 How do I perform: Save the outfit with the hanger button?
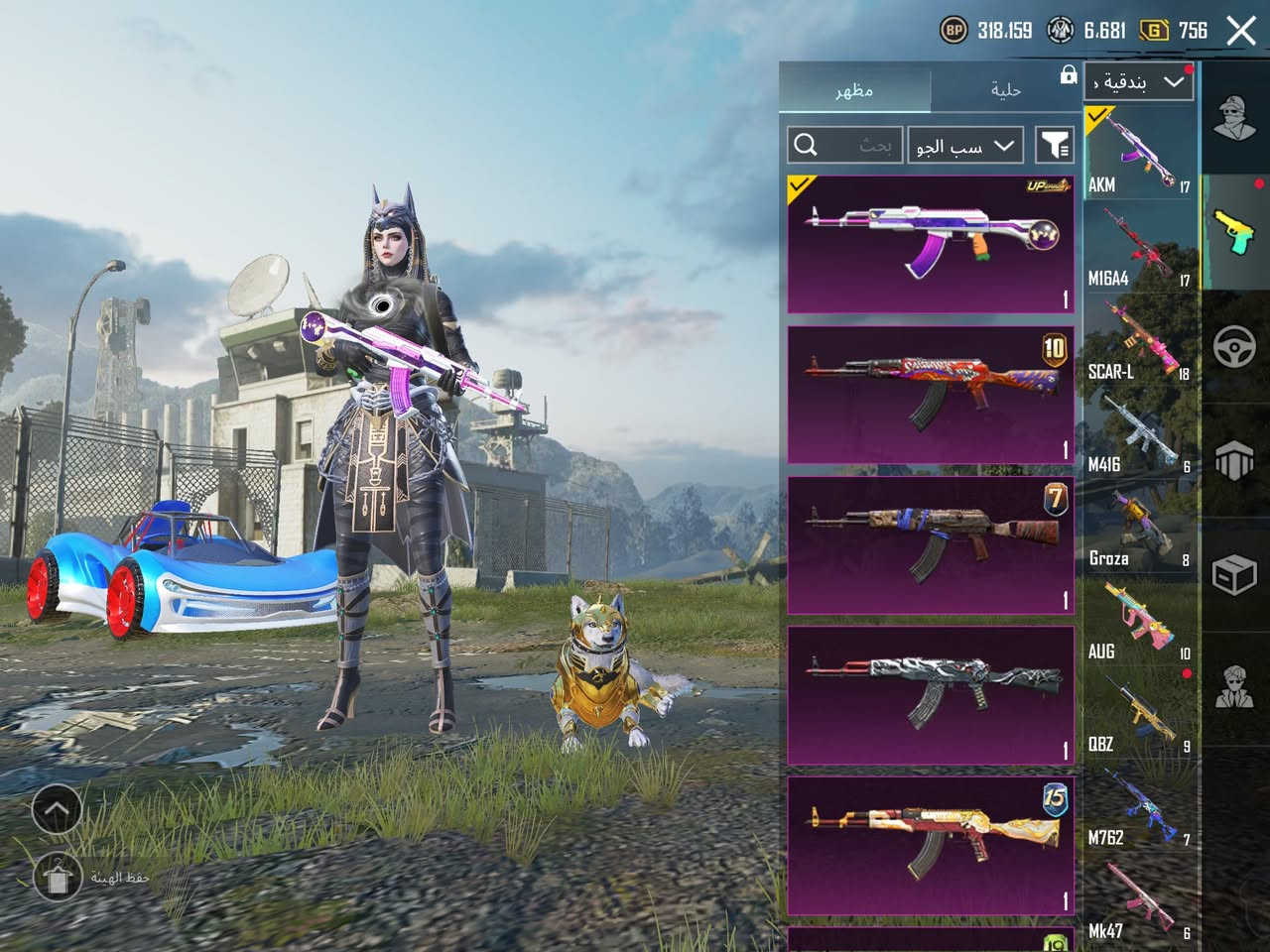point(57,877)
